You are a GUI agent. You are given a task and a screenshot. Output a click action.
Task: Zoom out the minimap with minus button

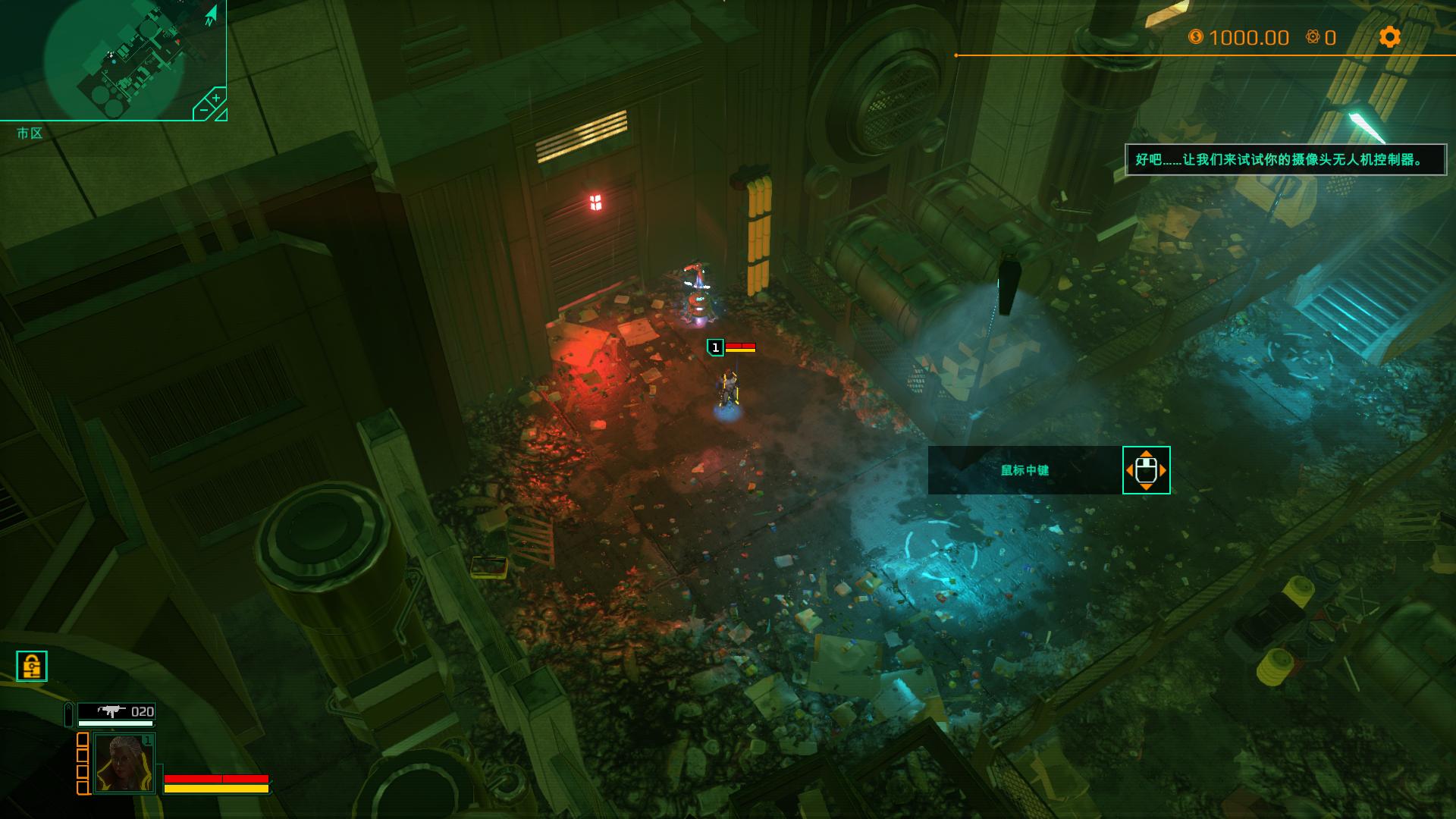coord(202,111)
